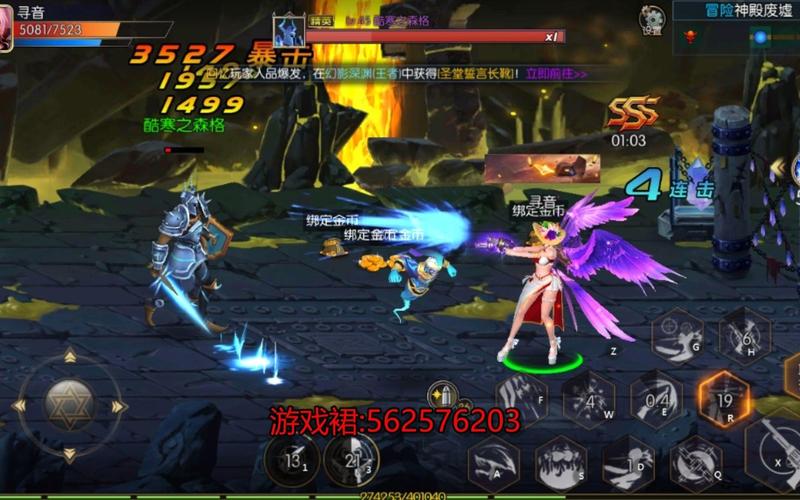
Task: Cast the skill labeled W
Action: pos(589,400)
